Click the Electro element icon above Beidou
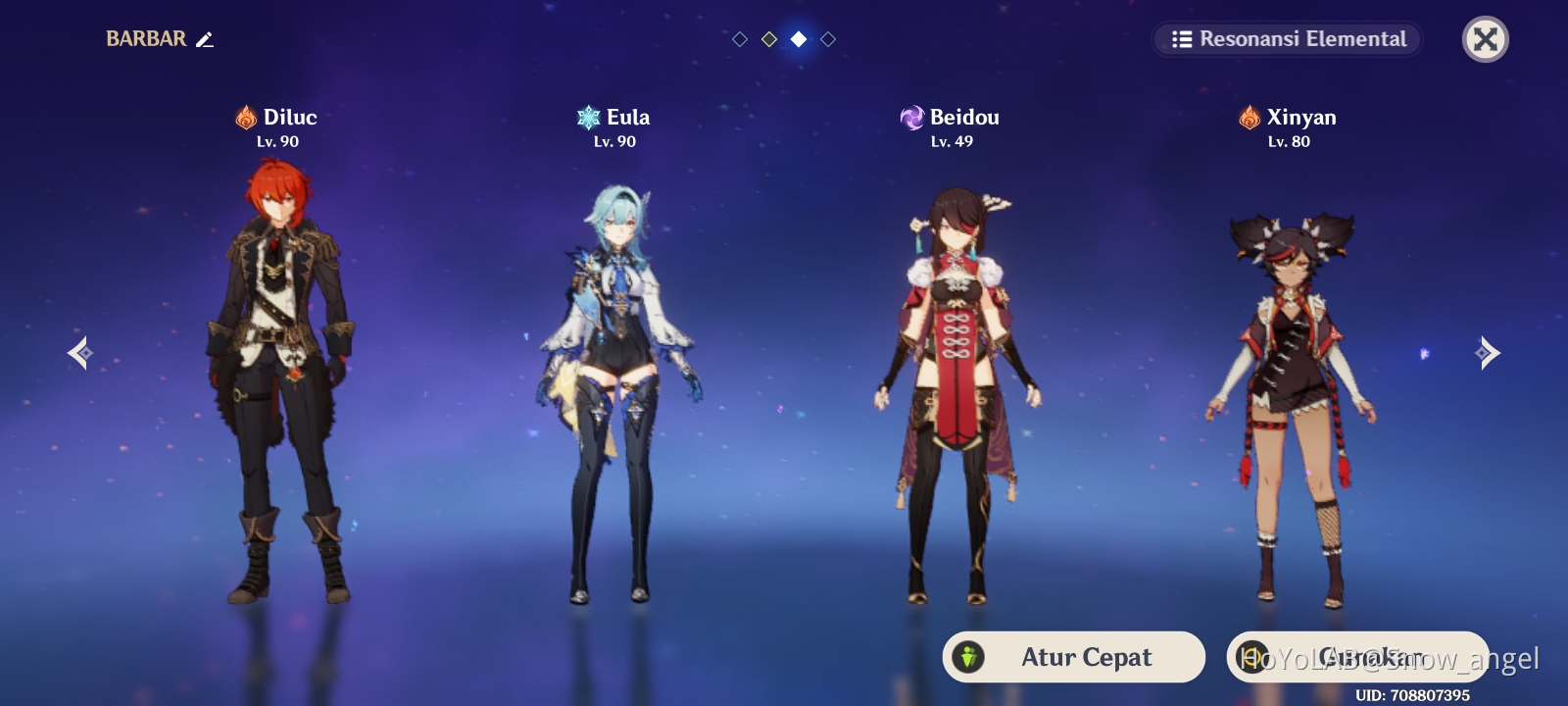This screenshot has height=706, width=1568. (914, 117)
